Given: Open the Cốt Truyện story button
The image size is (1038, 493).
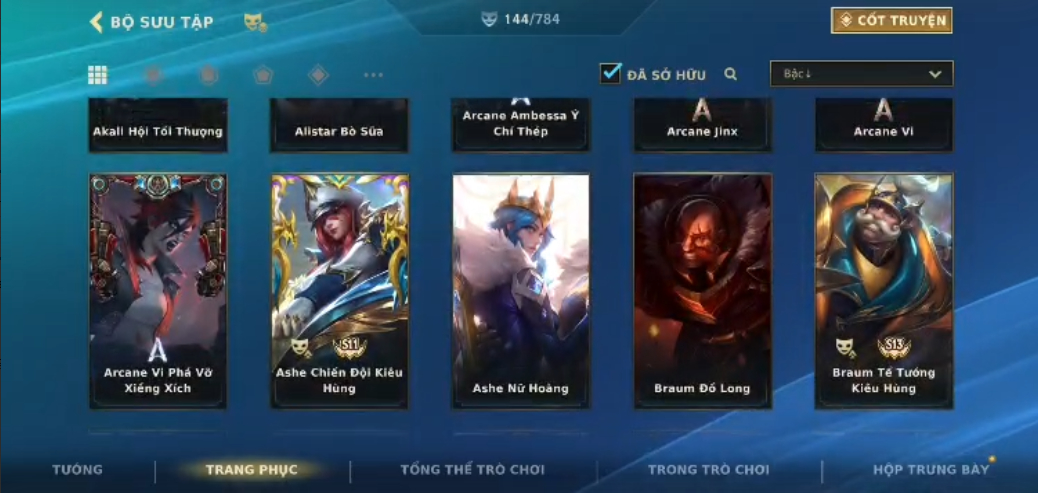Looking at the screenshot, I should [x=891, y=20].
